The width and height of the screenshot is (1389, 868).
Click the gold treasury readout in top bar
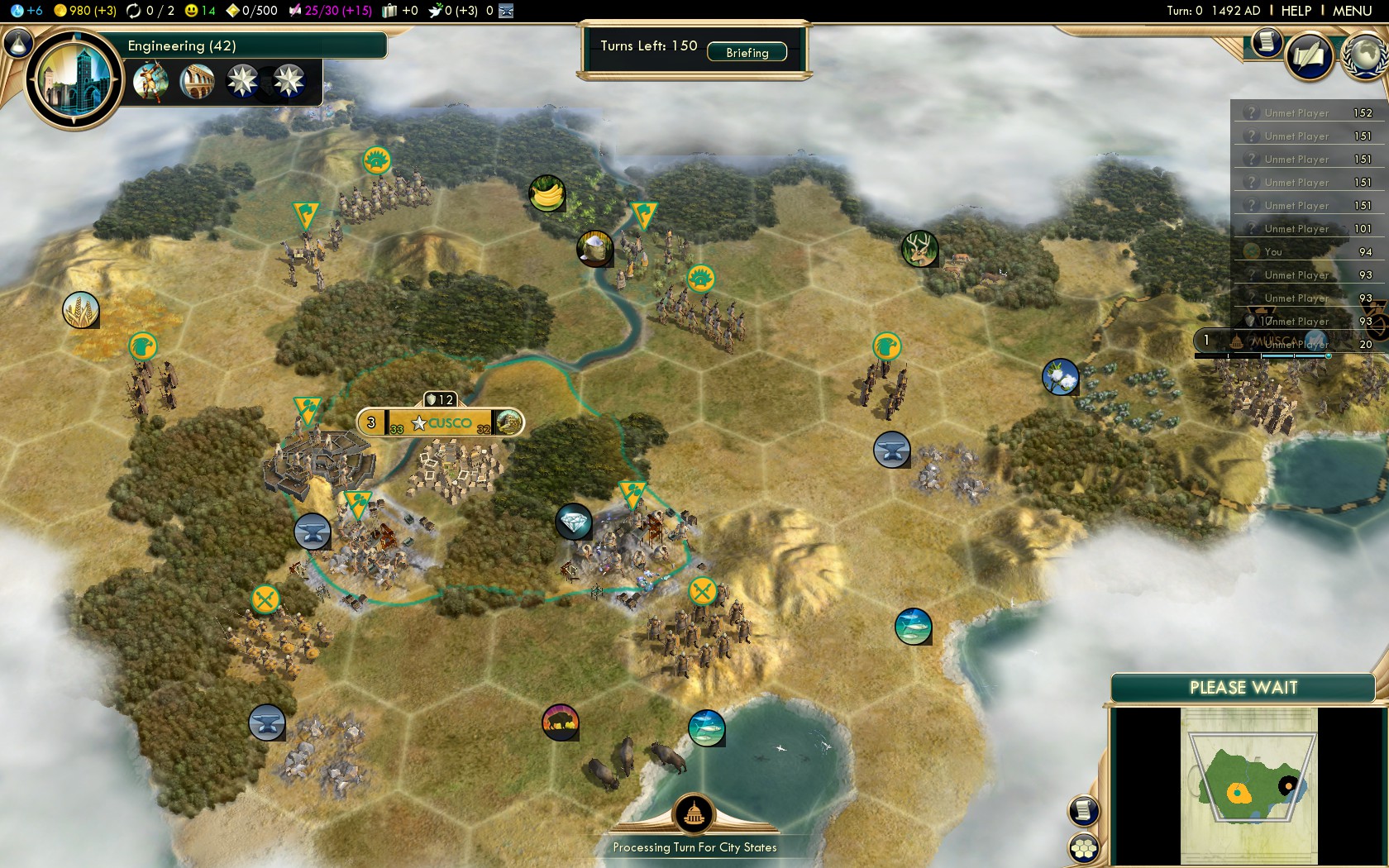[85, 11]
